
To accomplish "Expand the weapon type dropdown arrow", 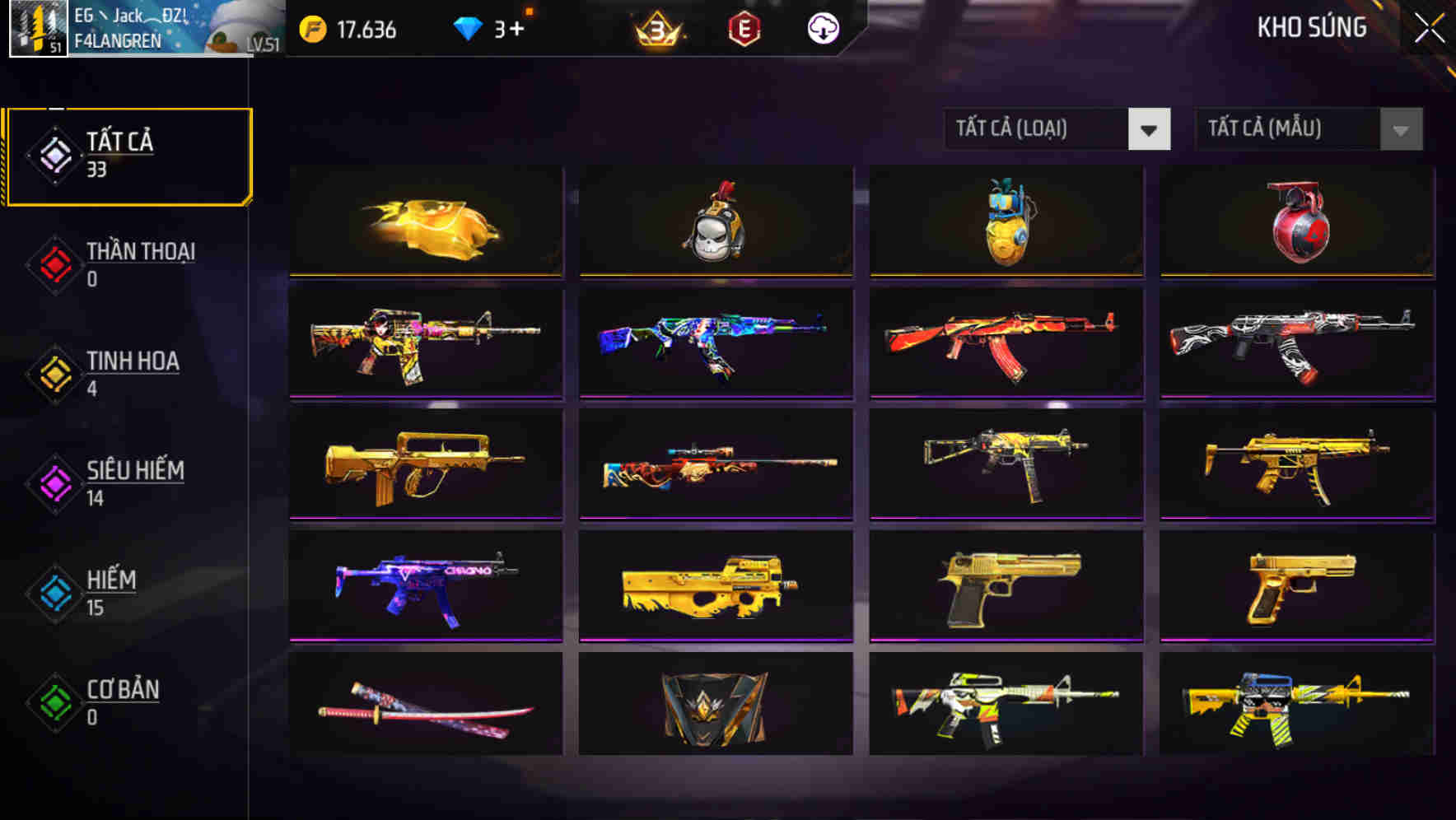I will (1150, 129).
